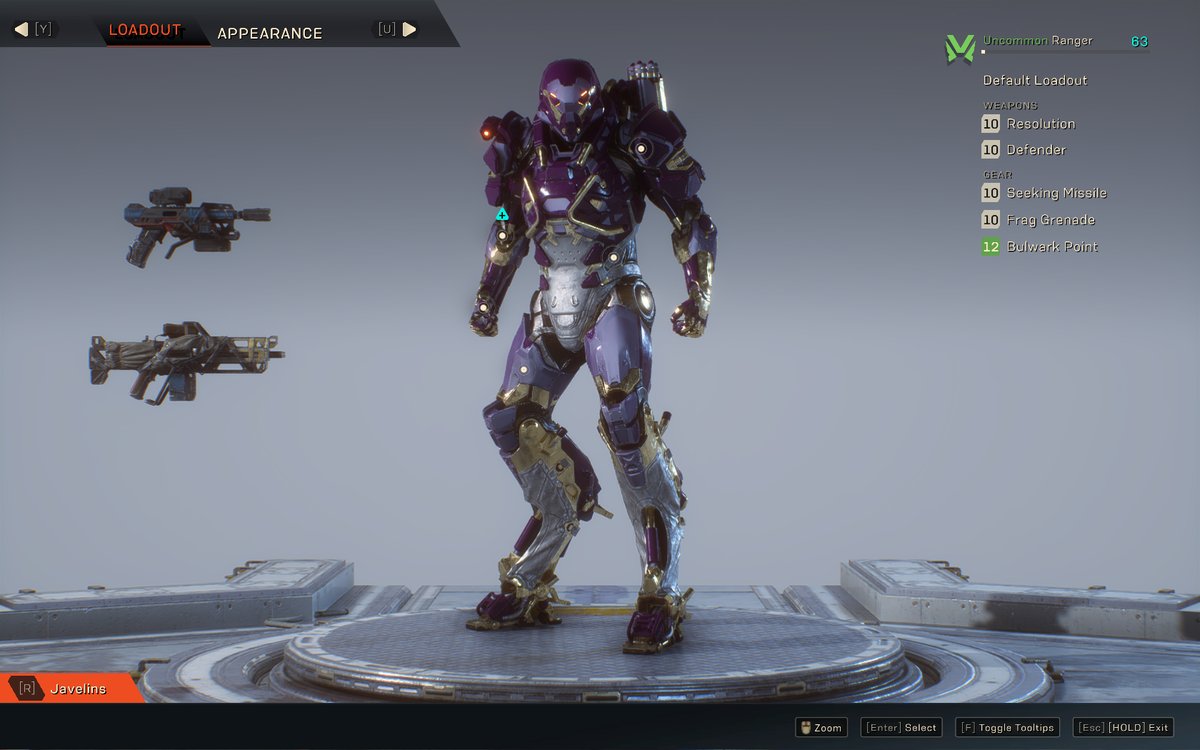Exit the loadout screen
Image resolution: width=1200 pixels, height=750 pixels.
click(1123, 728)
